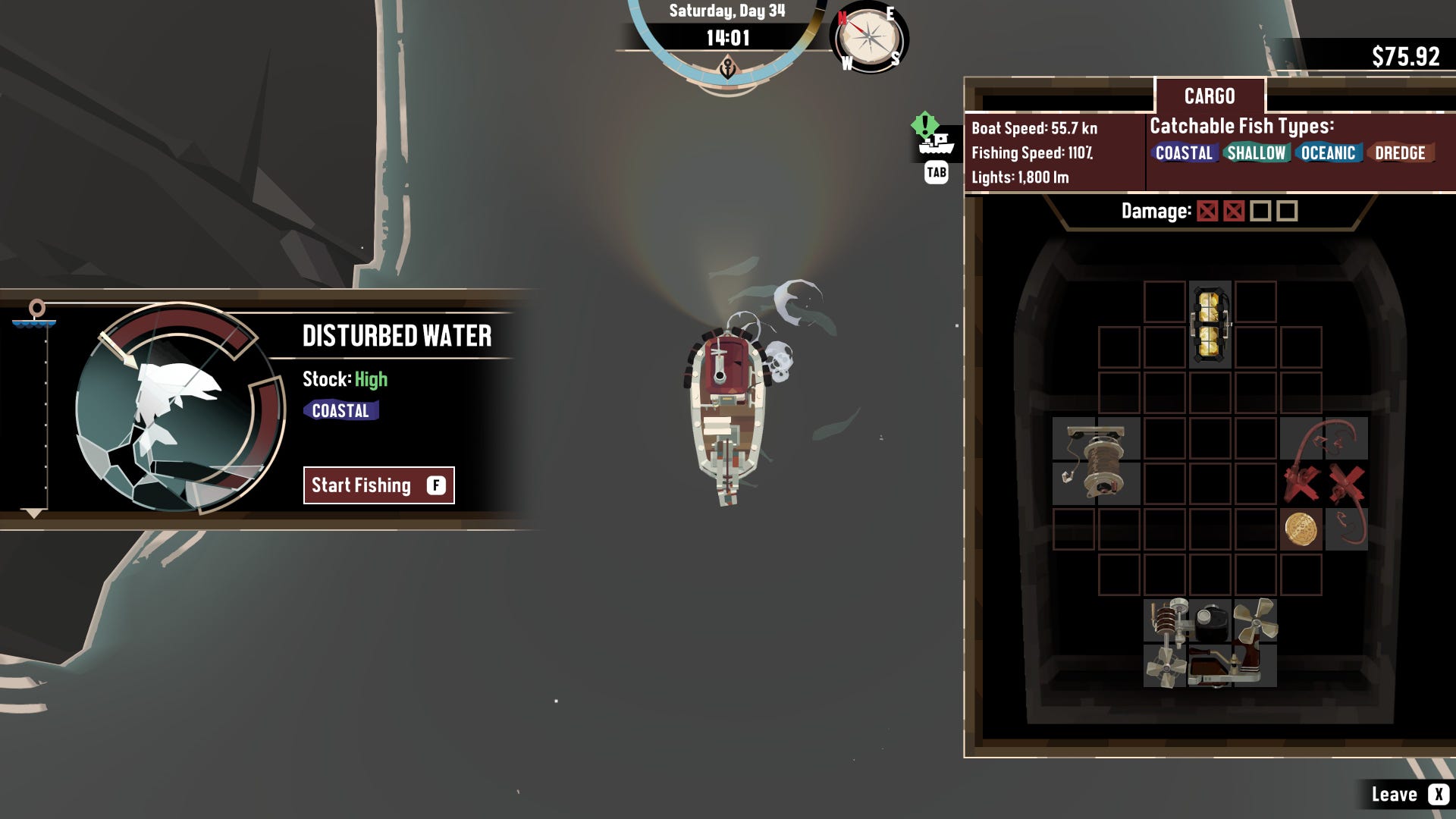Select the CARGO tab
The width and height of the screenshot is (1456, 819).
(x=1210, y=96)
